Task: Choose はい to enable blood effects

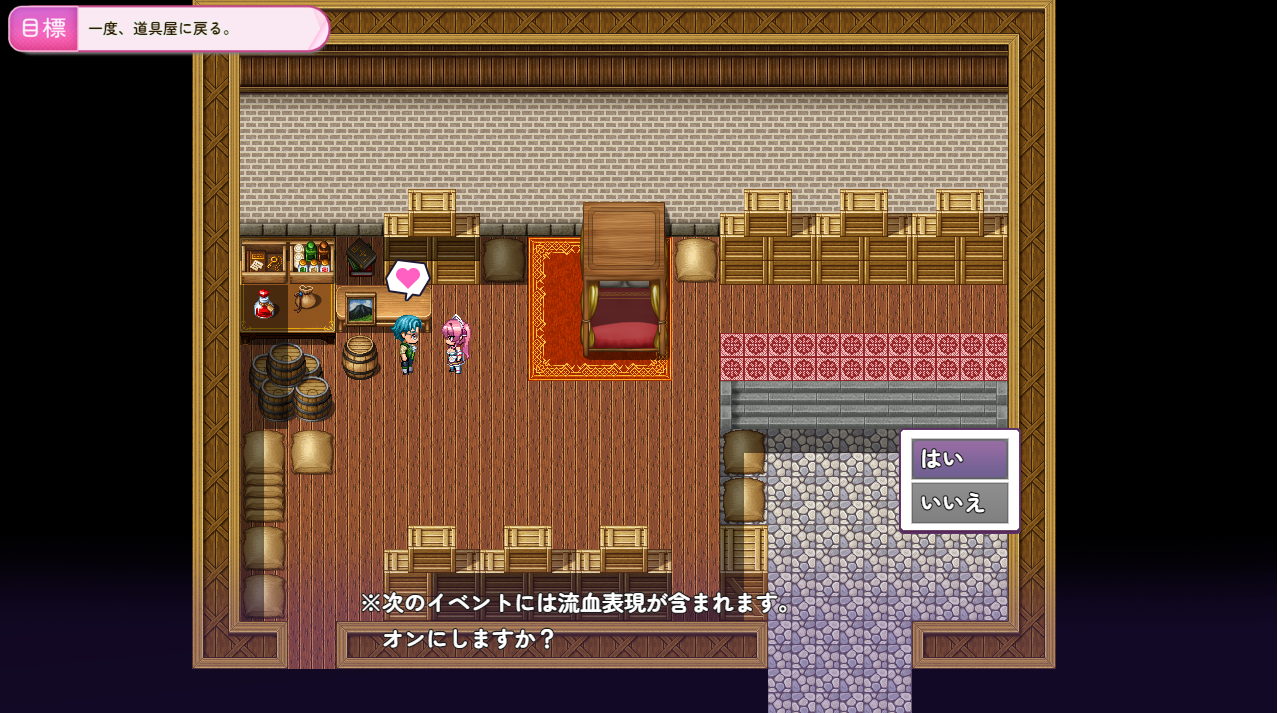Action: 959,459
